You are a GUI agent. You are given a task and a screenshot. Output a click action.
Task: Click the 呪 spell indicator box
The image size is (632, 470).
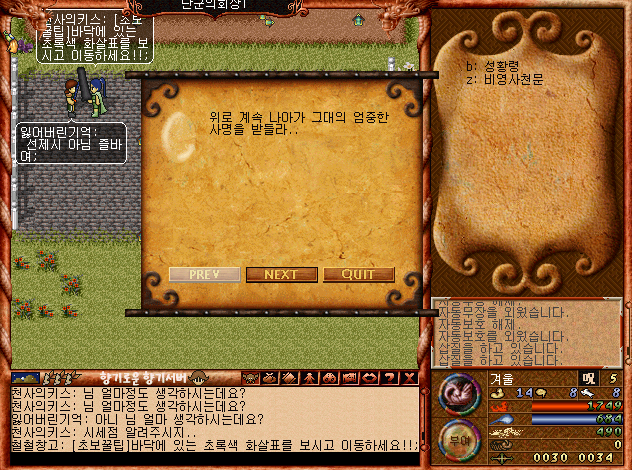coord(587,377)
